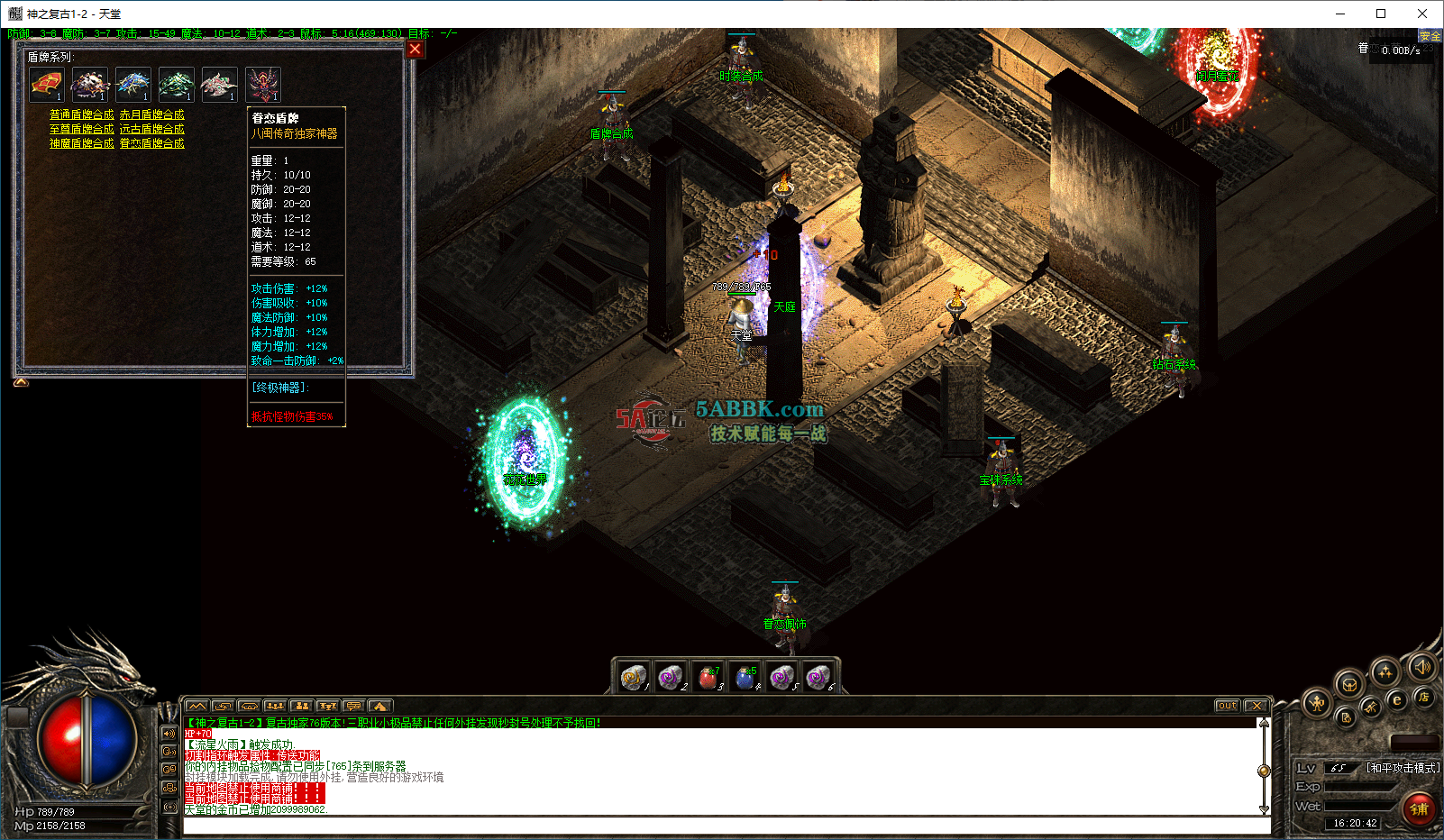Click the 'out' button above the chat

point(1227,706)
